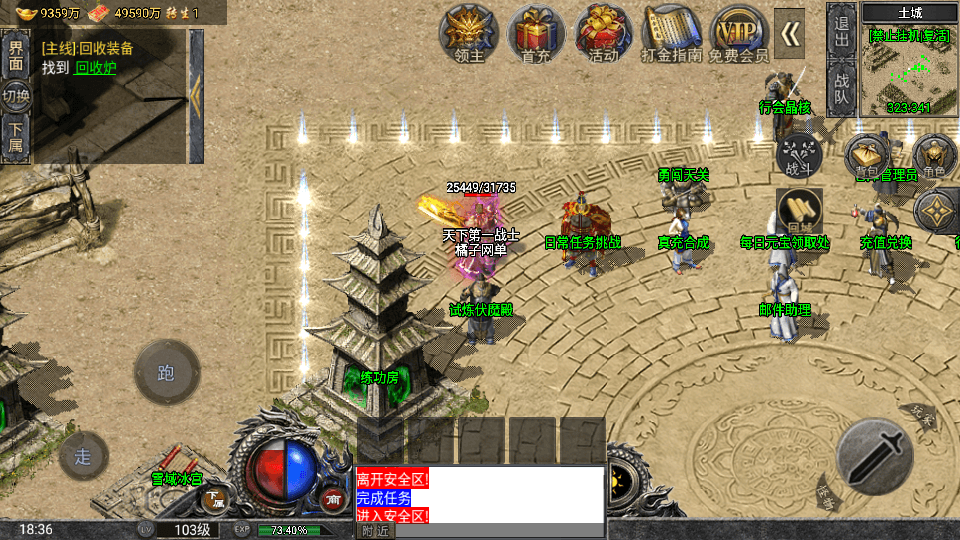960x540 pixels.
Task: Open the 领主 boss menu
Action: tap(469, 34)
